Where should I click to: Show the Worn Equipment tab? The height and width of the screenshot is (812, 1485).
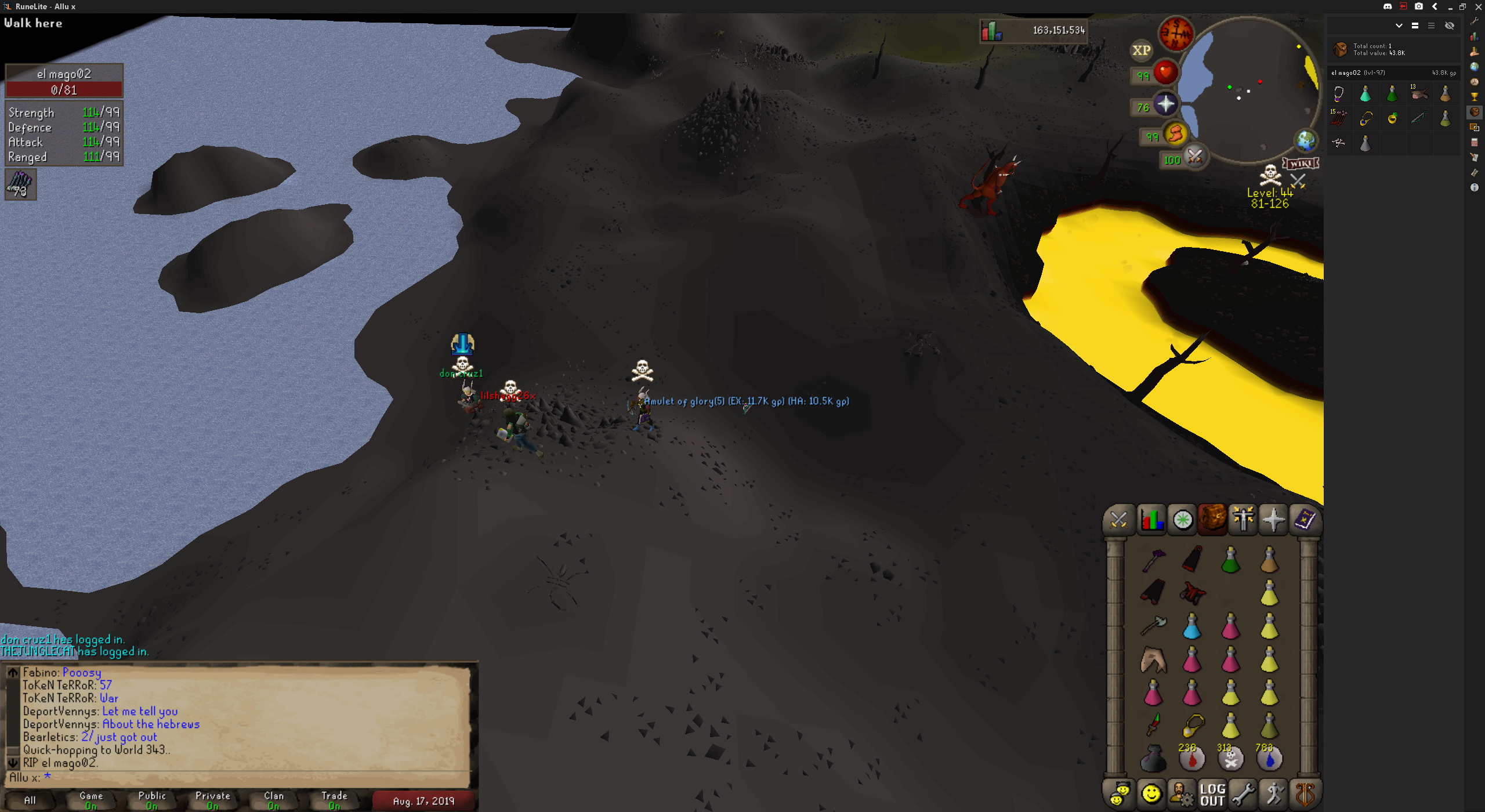1243,519
